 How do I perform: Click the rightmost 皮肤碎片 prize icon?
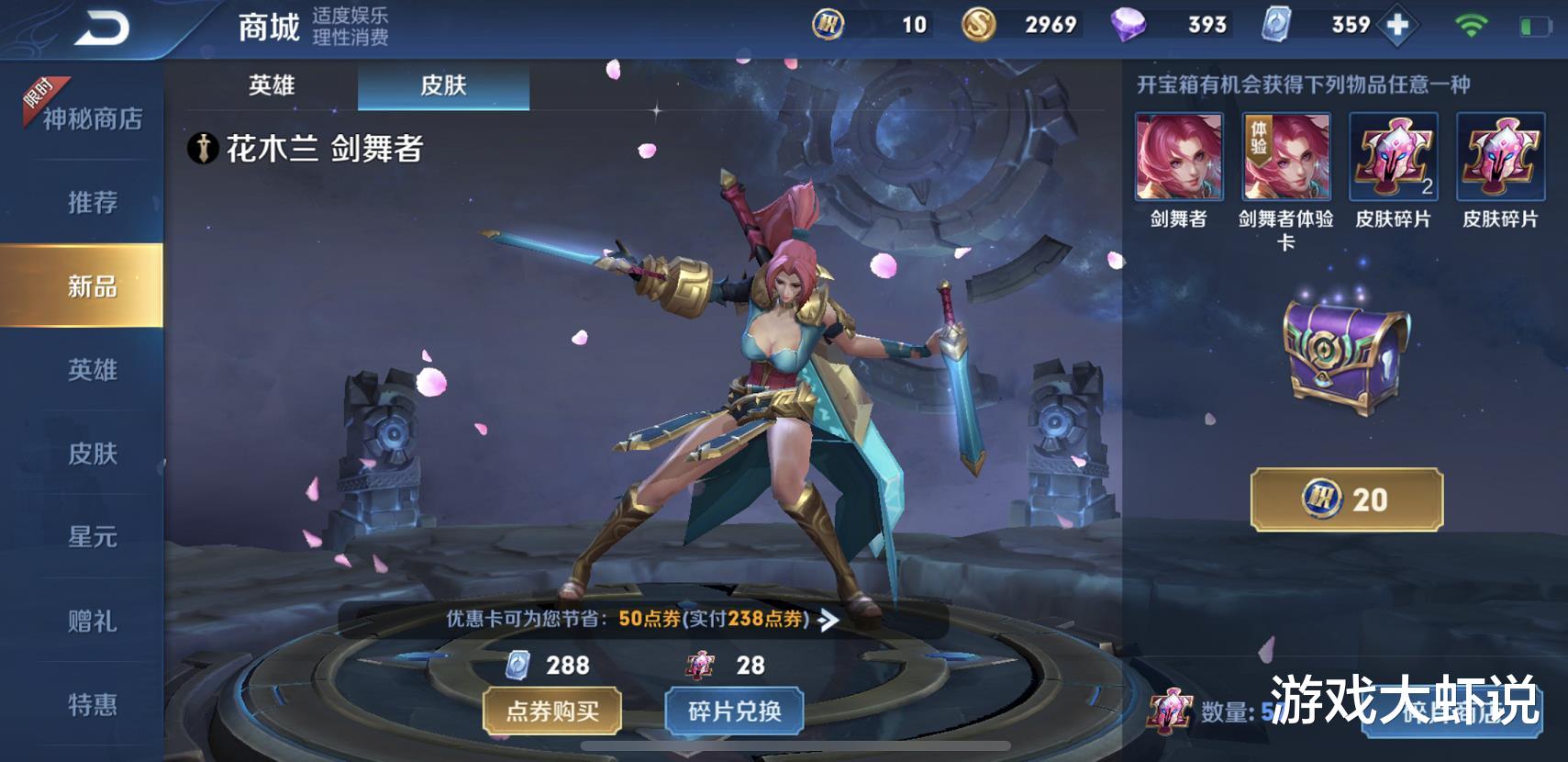1501,158
